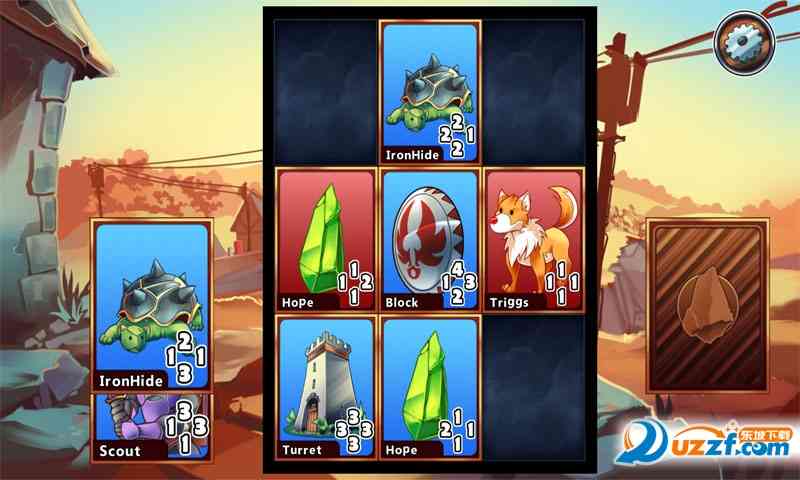
Task: Click the empty tile above the red Hope card
Action: click(325, 92)
